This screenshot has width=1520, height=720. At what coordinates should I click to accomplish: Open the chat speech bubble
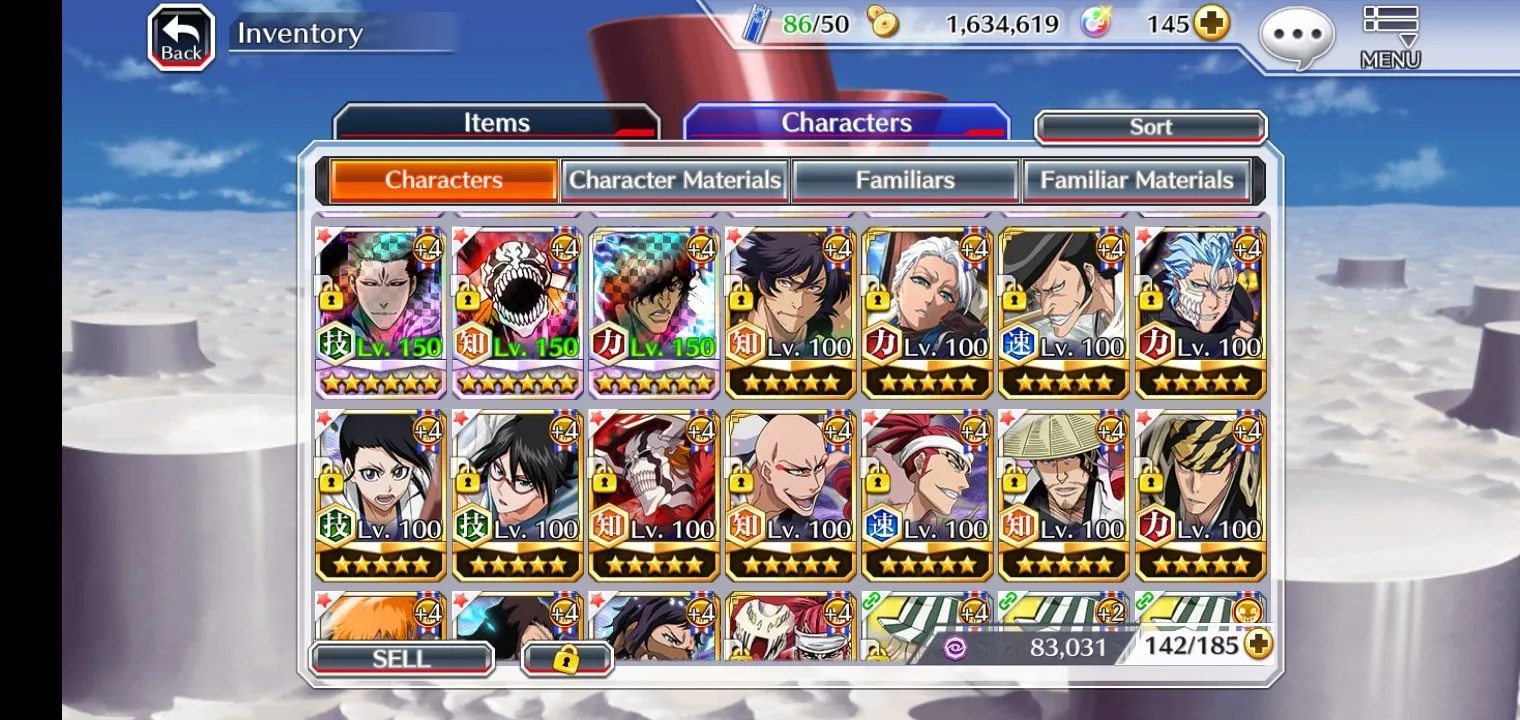coord(1297,38)
